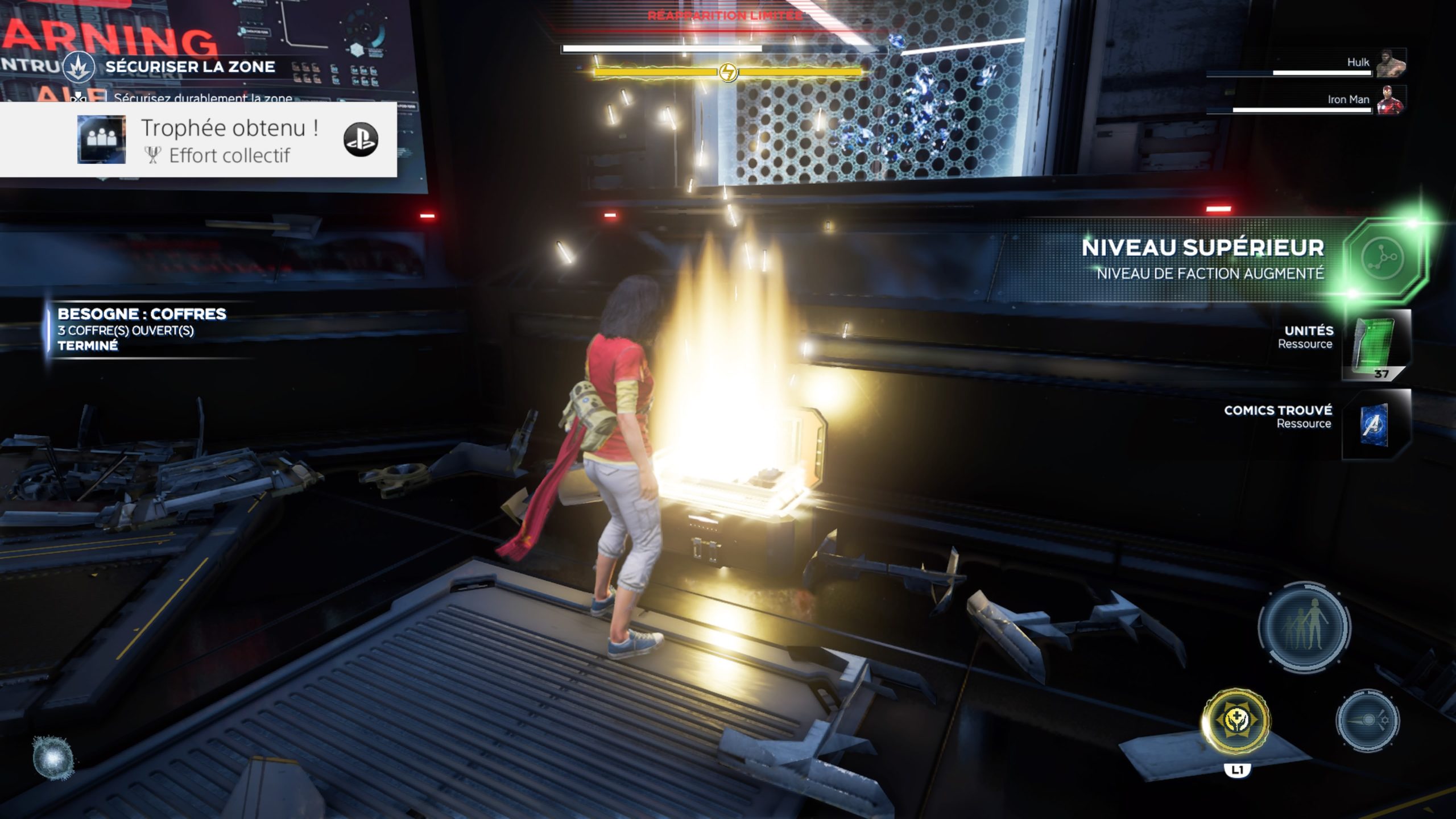Activate the blue assault heroic ability icon
This screenshot has height=819, width=1456.
tap(1368, 721)
